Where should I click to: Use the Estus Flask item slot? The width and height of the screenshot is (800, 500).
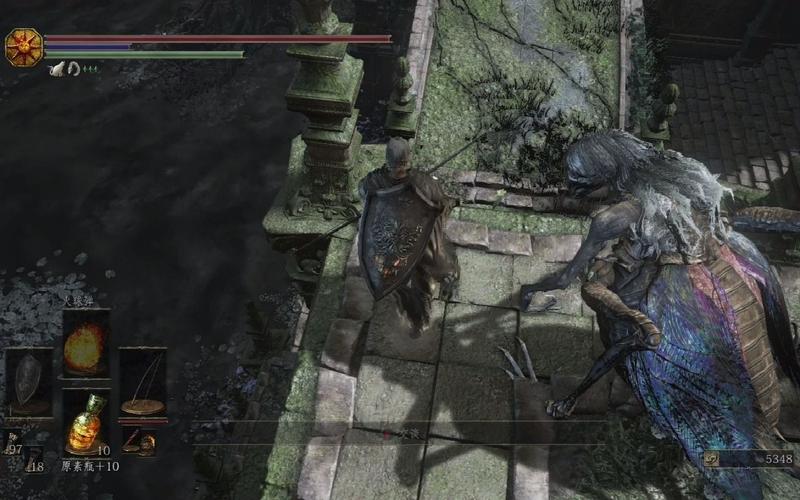(x=85, y=424)
